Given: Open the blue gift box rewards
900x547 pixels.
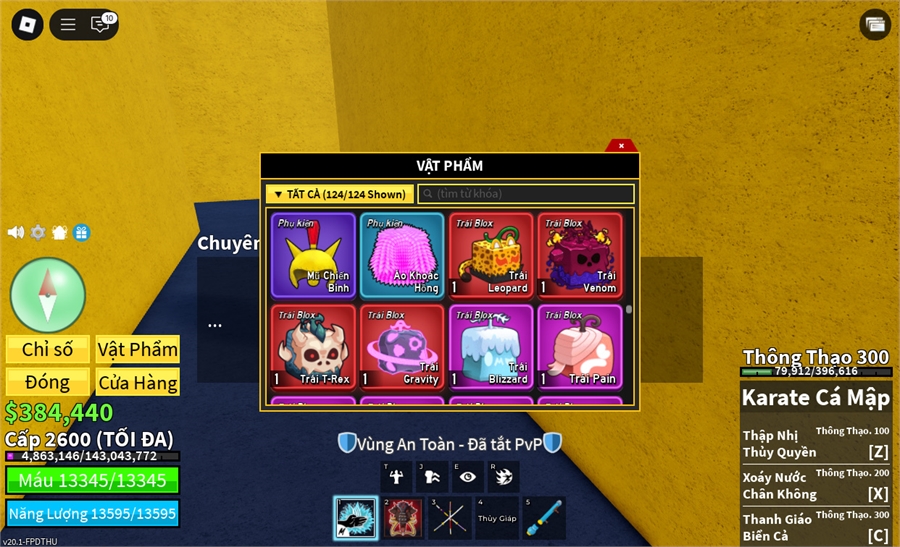Looking at the screenshot, I should [x=81, y=232].
